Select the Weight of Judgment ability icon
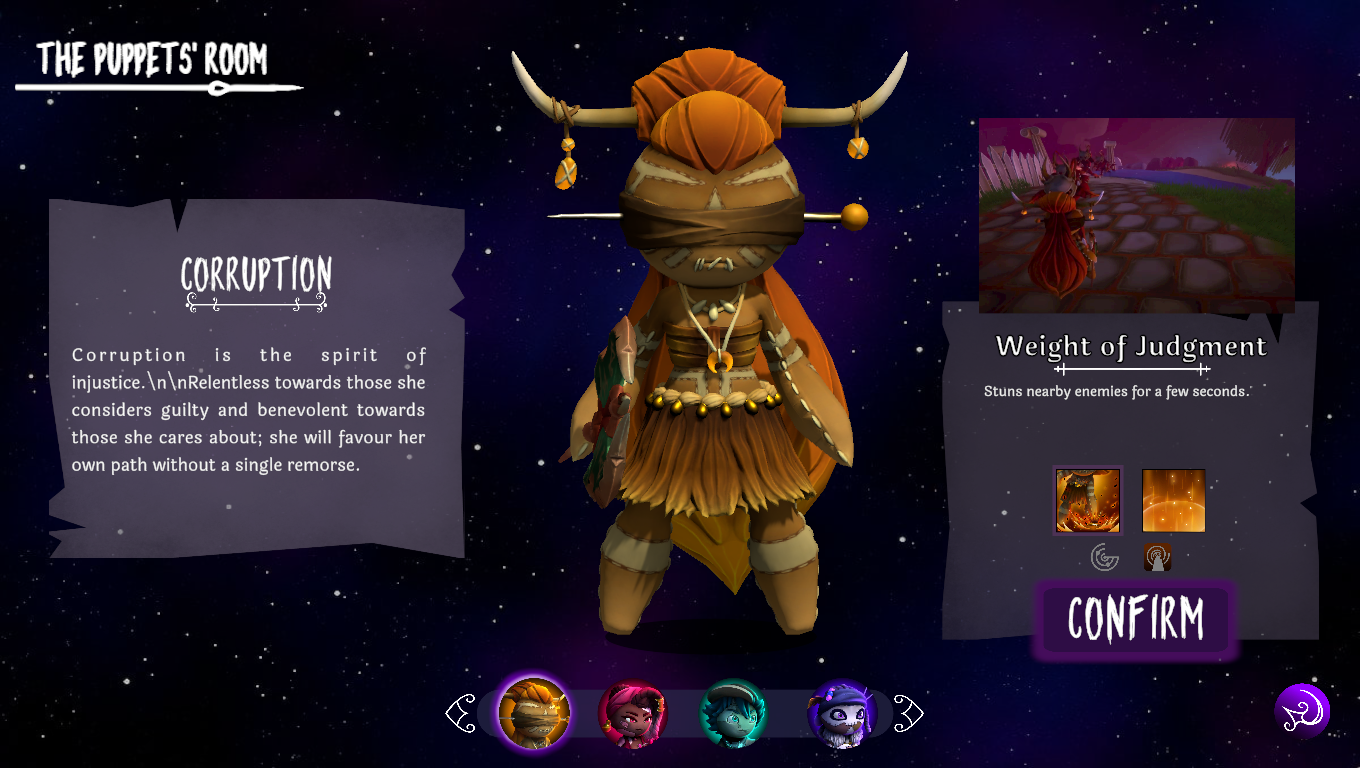1360x768 pixels. [x=1088, y=500]
